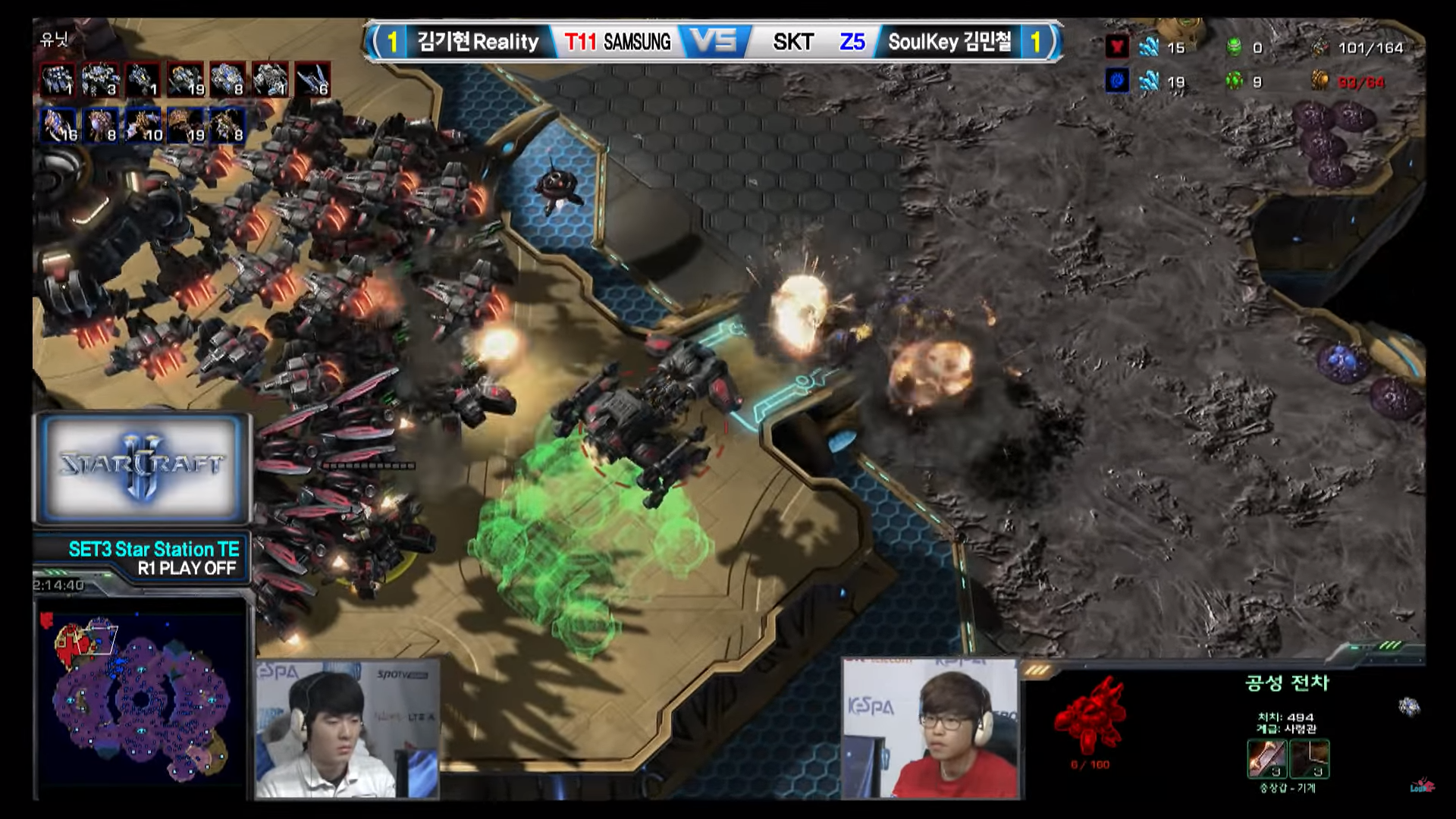Select the red siege tank wireframe
The height and width of the screenshot is (819, 1456).
pos(1090,714)
